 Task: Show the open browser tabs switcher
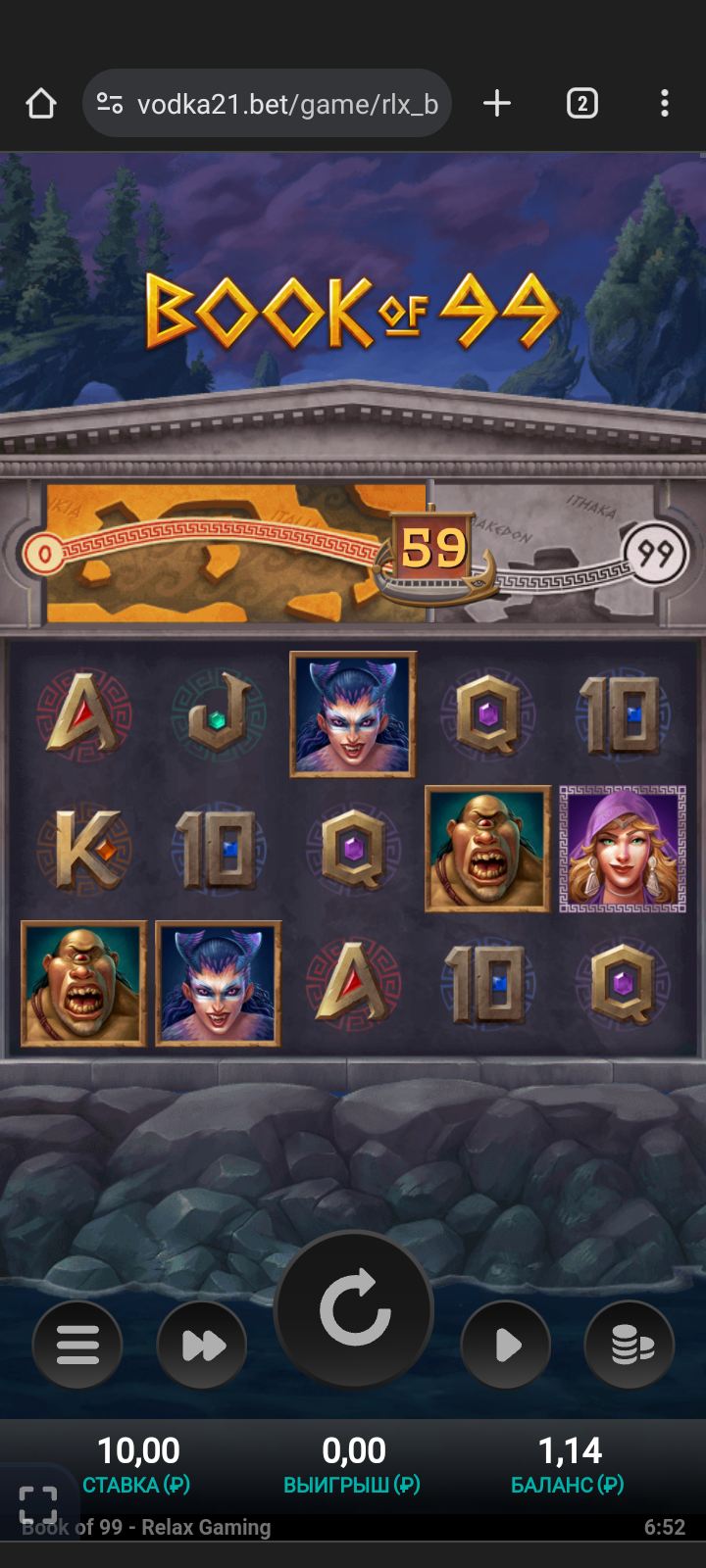[581, 104]
